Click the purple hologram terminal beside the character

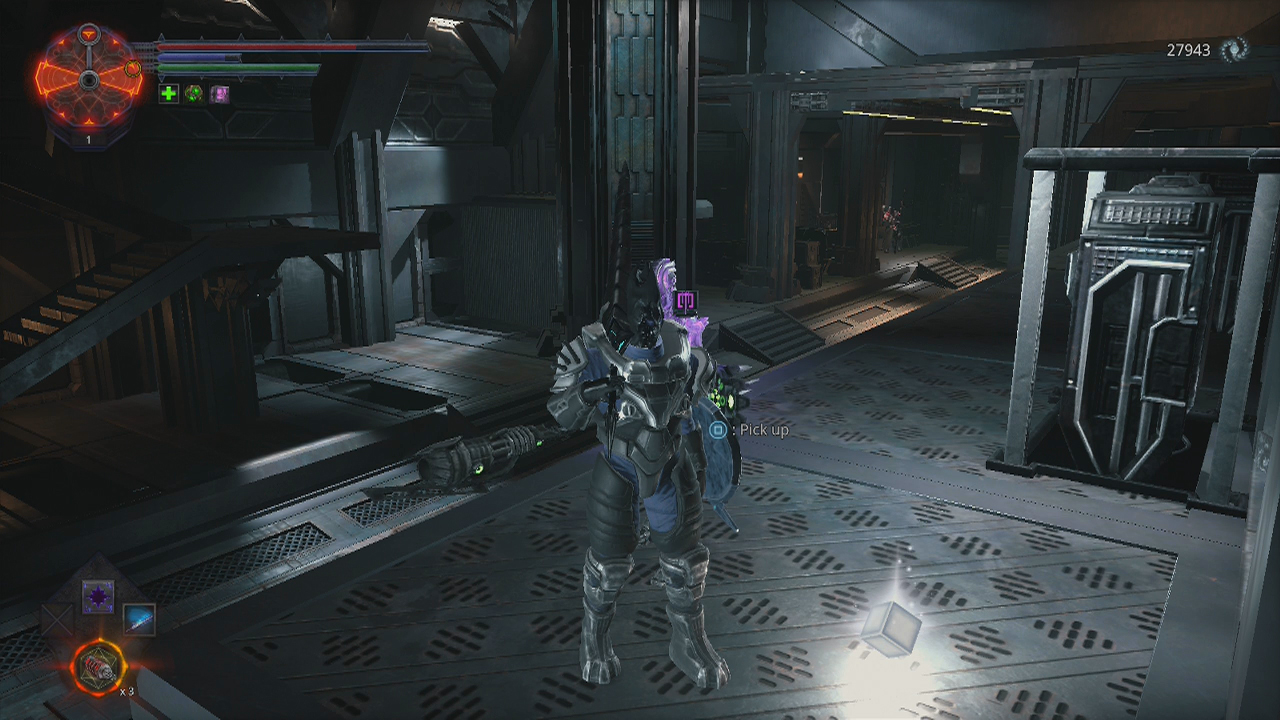coord(688,300)
